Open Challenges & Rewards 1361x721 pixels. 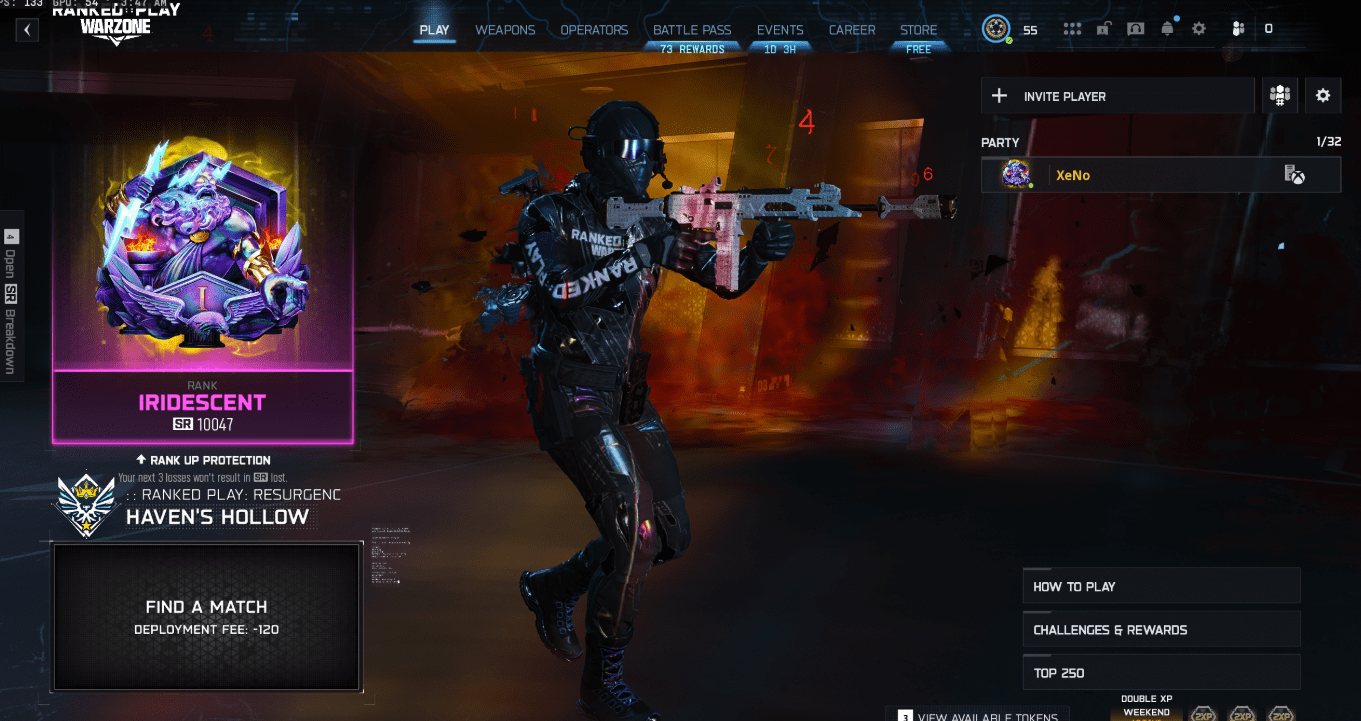point(1160,629)
